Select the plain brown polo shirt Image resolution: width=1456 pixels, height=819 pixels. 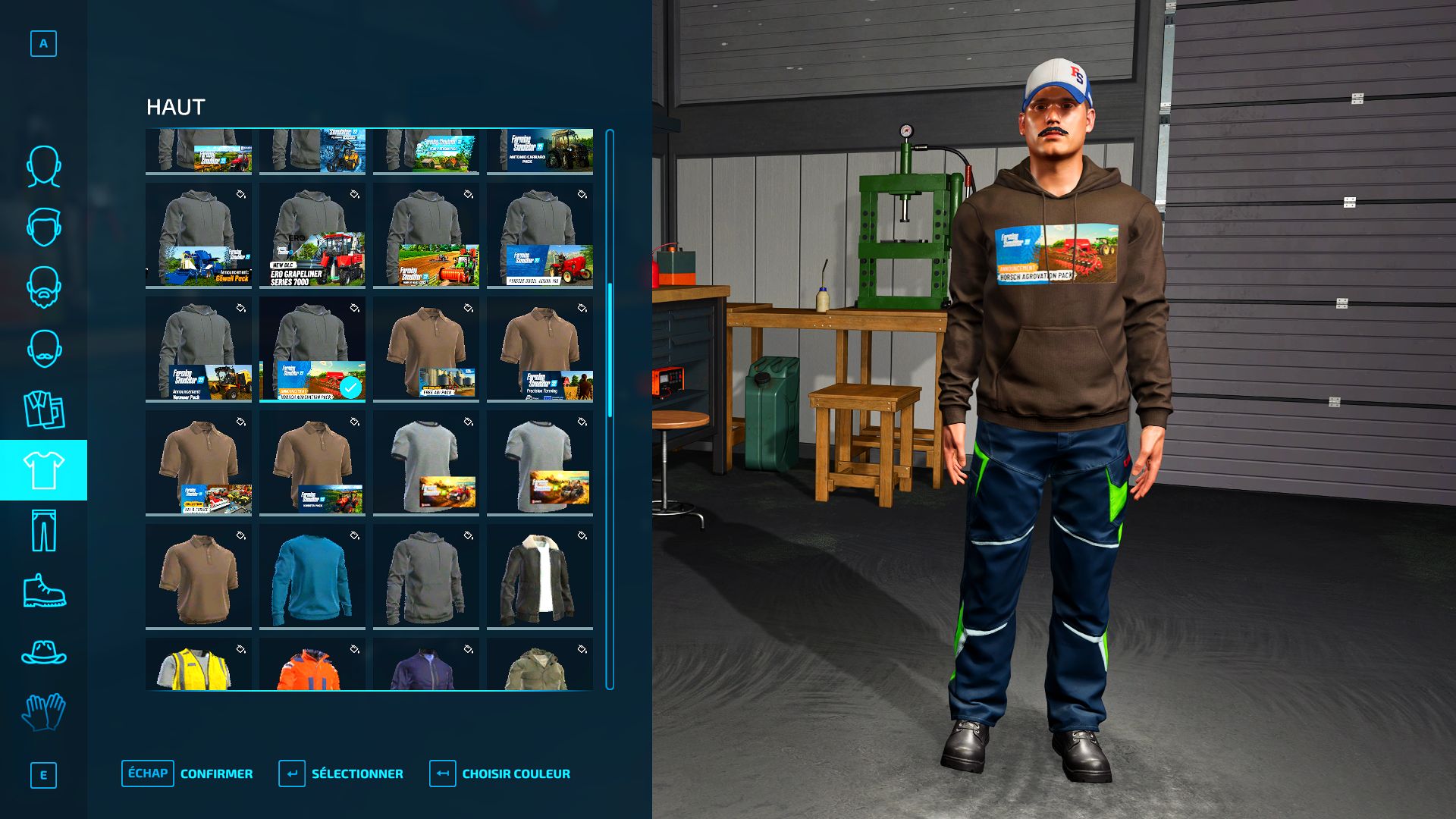198,576
